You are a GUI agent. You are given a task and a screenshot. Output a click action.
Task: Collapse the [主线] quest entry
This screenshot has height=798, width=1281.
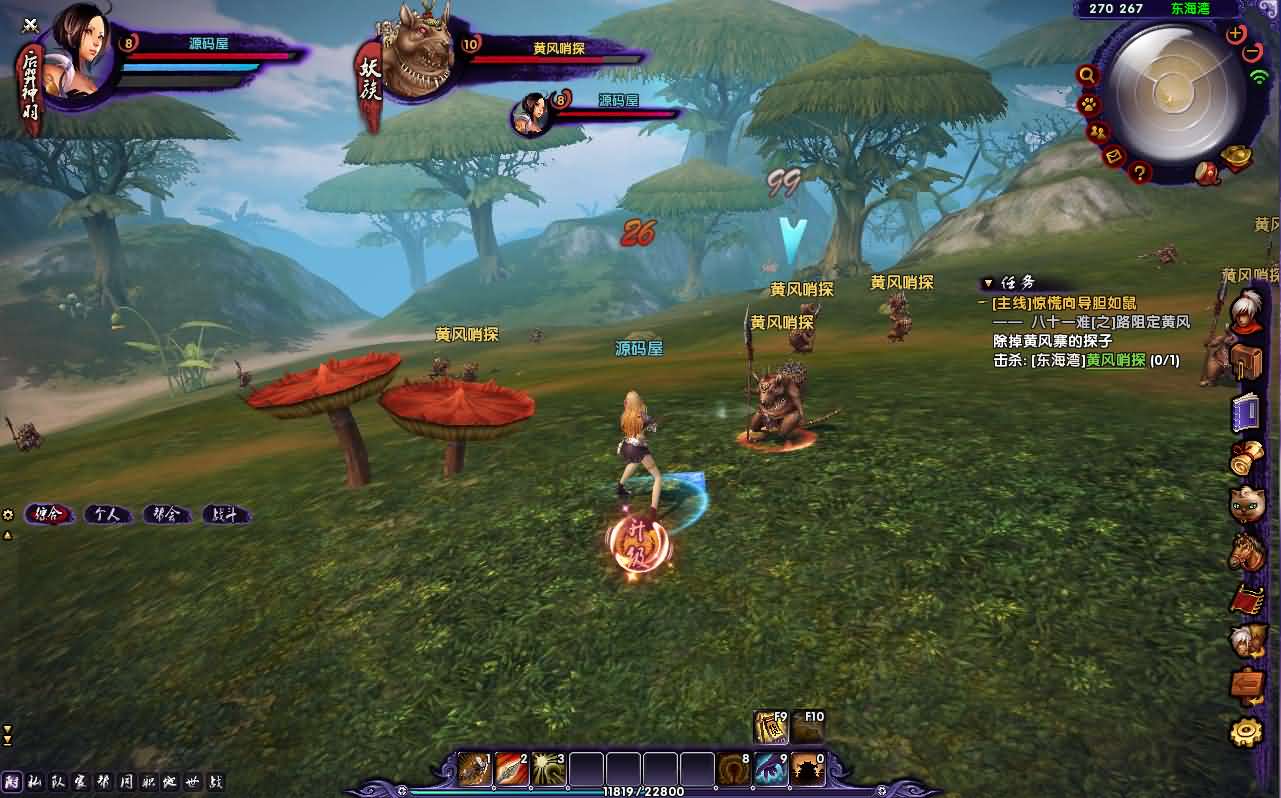pos(981,302)
